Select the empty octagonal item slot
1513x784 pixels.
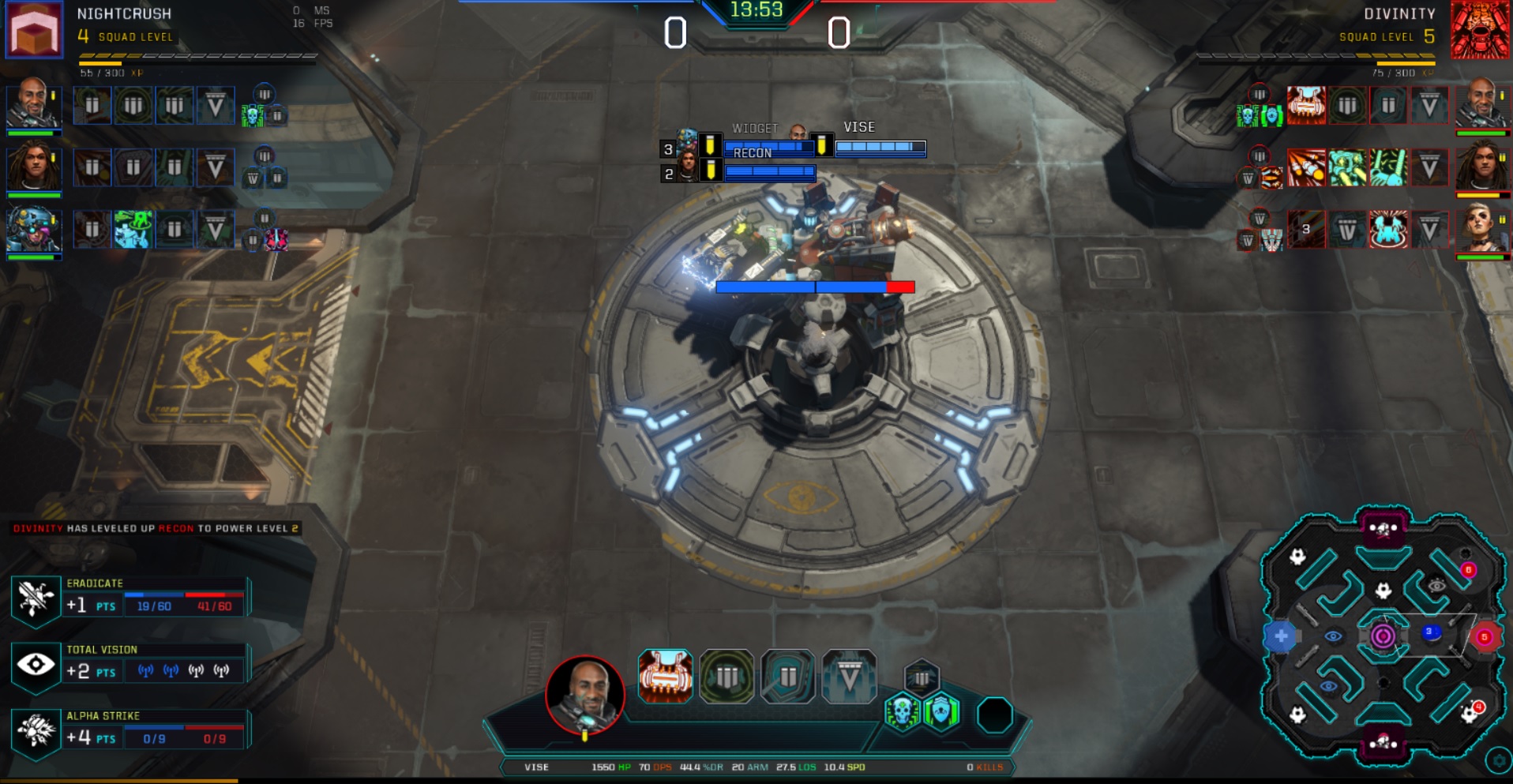click(x=994, y=715)
